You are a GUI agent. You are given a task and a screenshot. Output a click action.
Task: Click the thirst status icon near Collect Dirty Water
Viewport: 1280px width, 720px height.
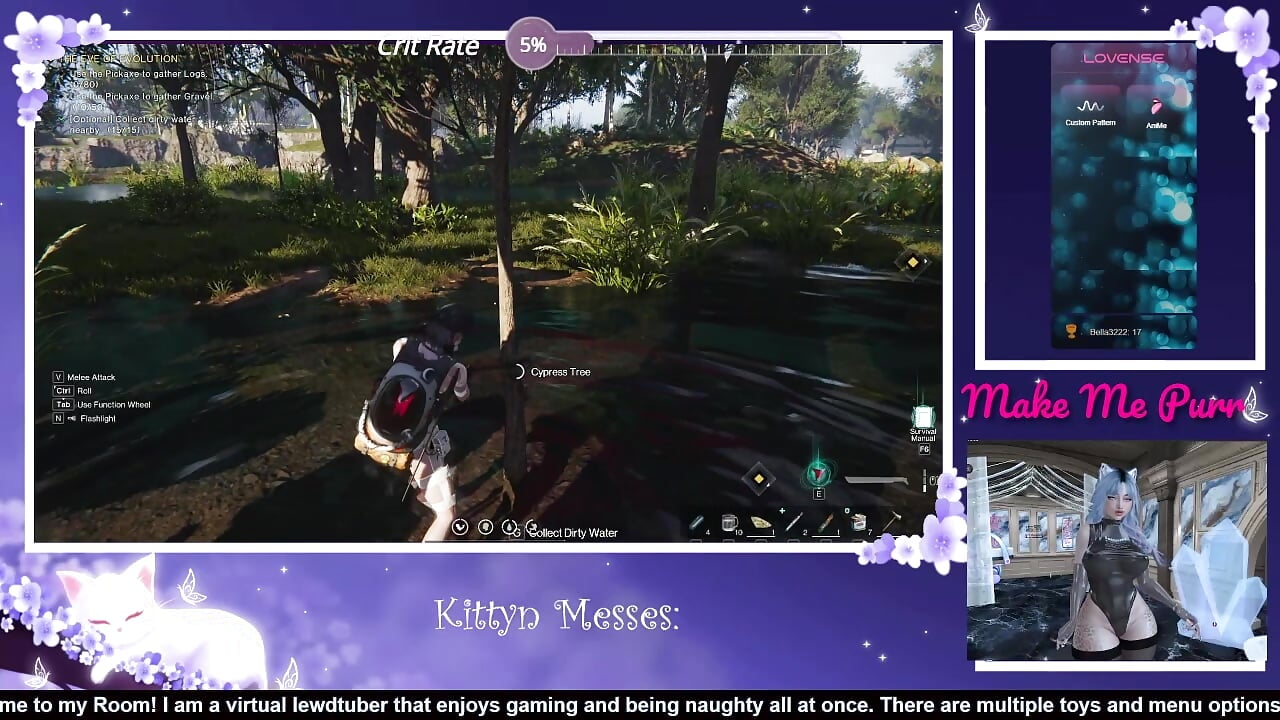(510, 527)
